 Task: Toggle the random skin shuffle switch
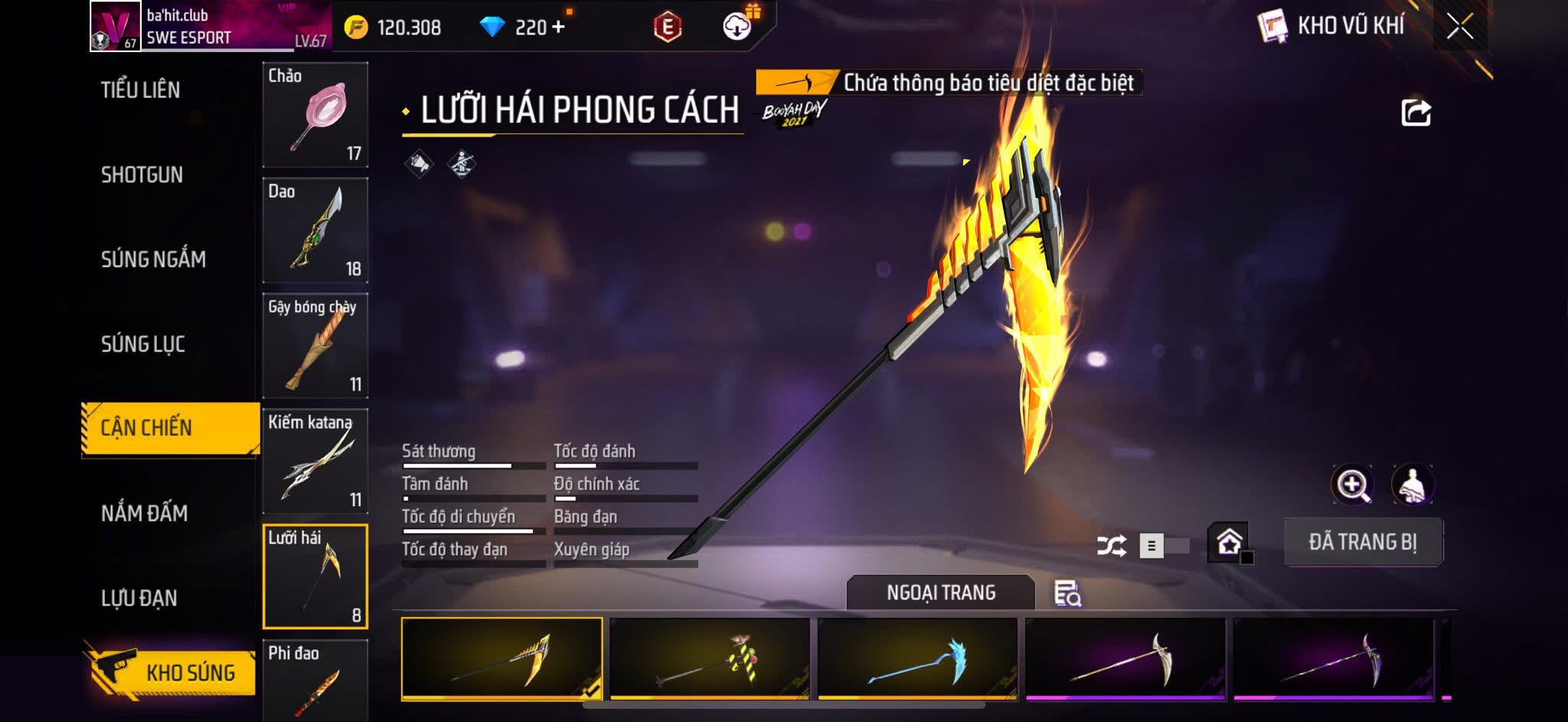tap(1164, 545)
